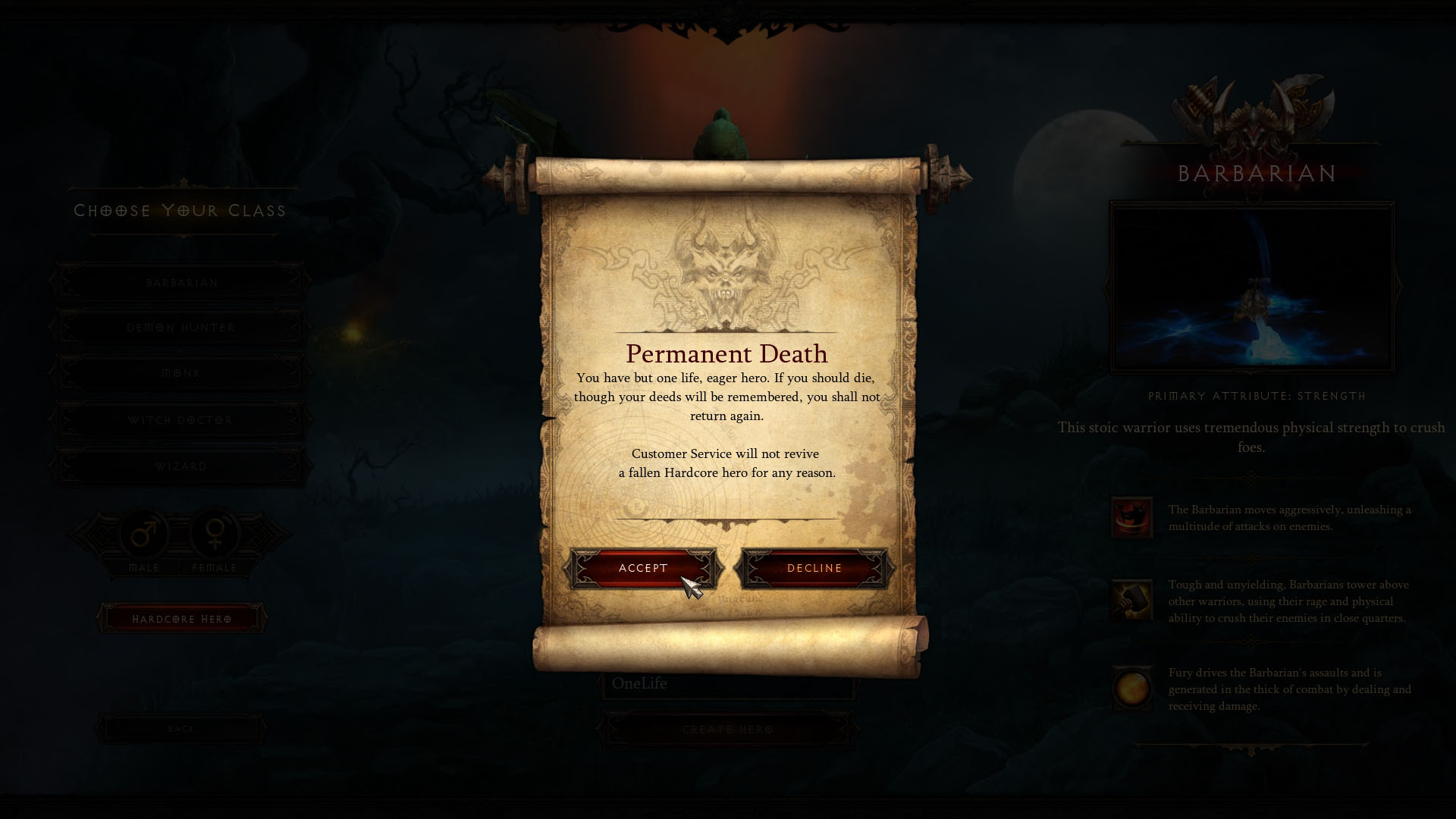Select the Barbarian class

coord(182,283)
